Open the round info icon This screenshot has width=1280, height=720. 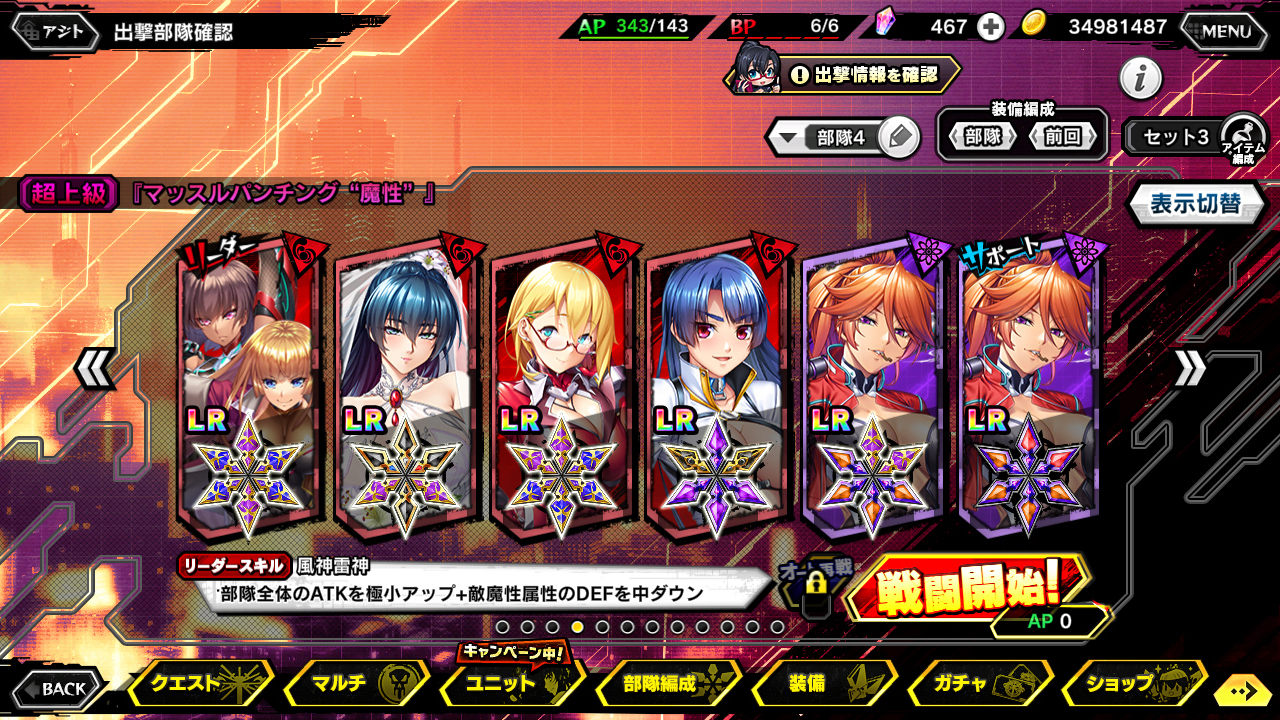click(x=1140, y=78)
